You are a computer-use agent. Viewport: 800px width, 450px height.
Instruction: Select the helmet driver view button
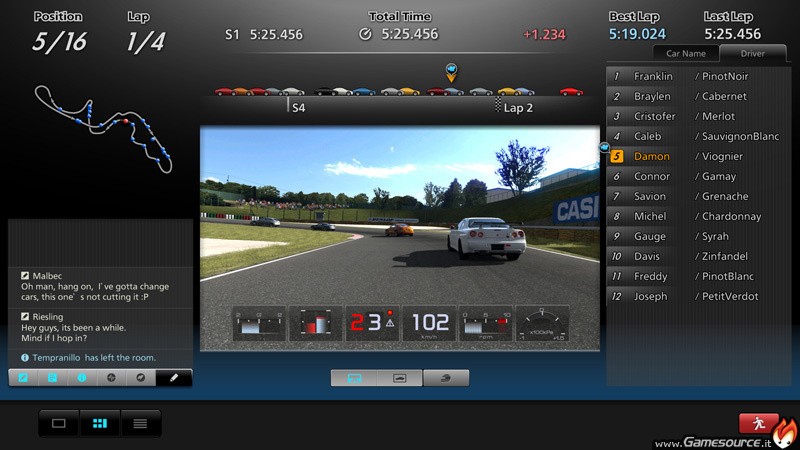(446, 378)
